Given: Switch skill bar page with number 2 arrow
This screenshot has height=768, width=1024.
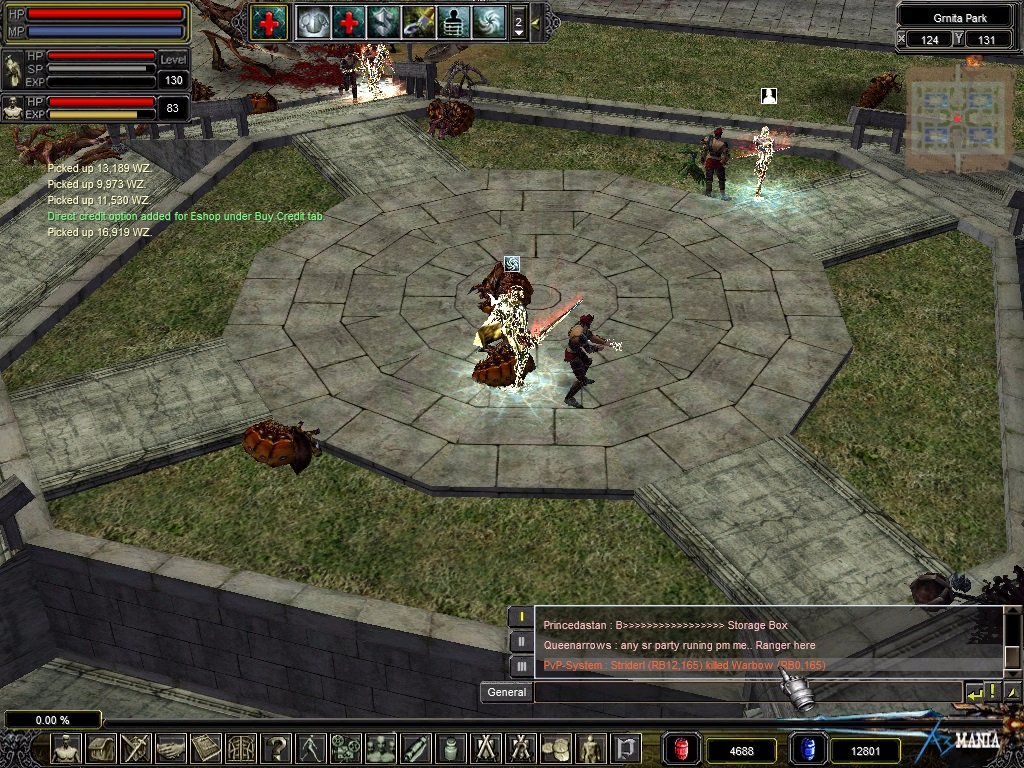Looking at the screenshot, I should tap(518, 21).
